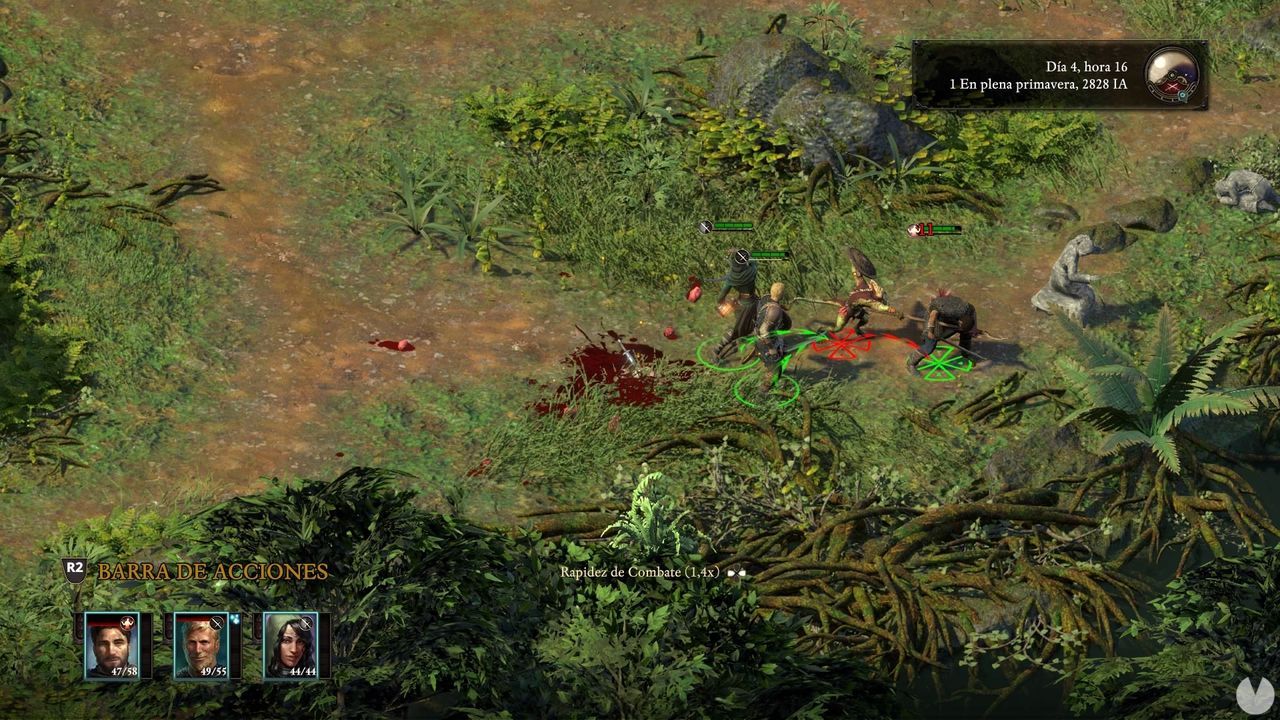1280x720 pixels.
Task: Click the heal status icon on the first portrait
Action: pos(127,623)
